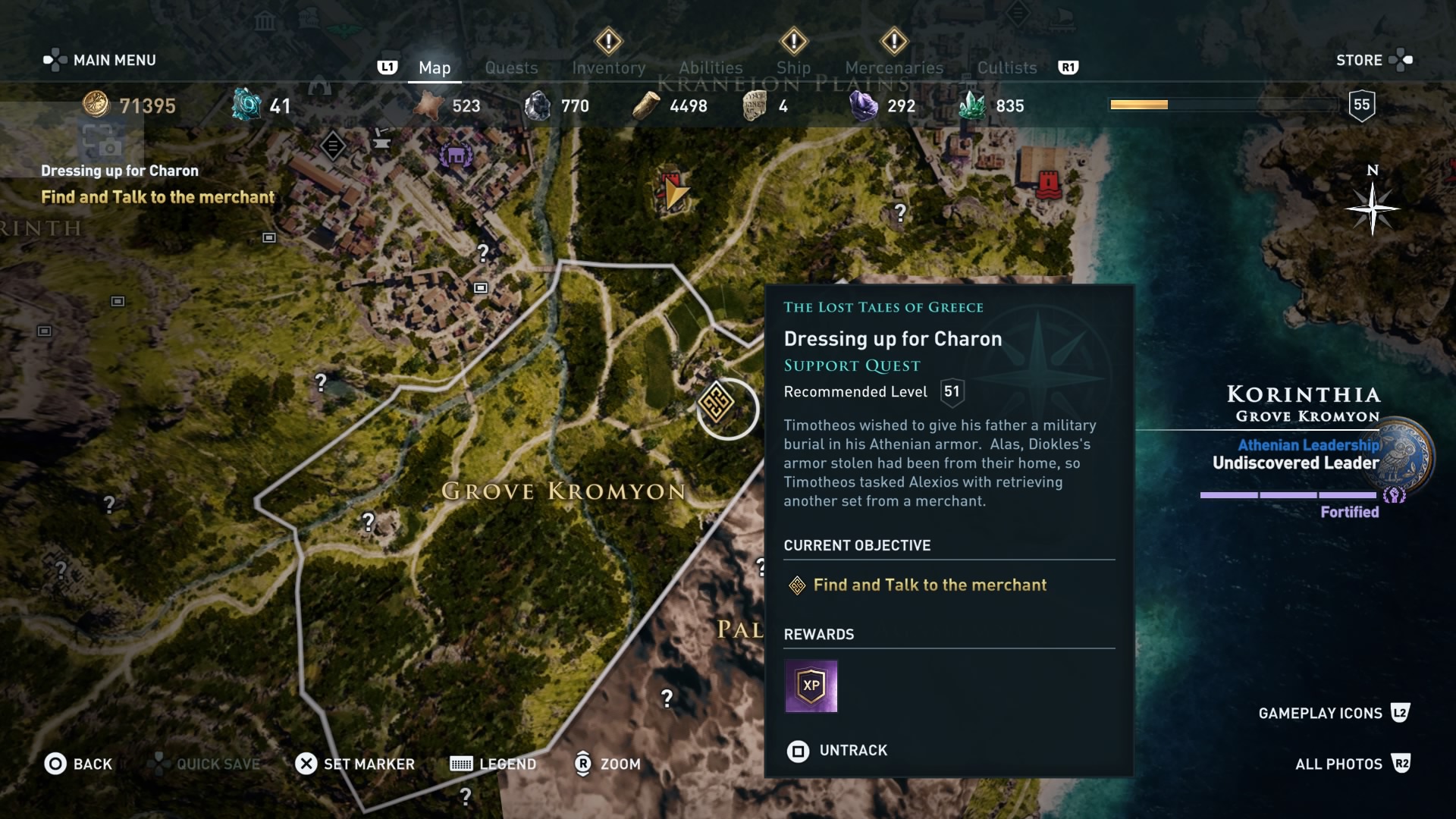Click the XP reward icon under Rewards

pyautogui.click(x=811, y=687)
